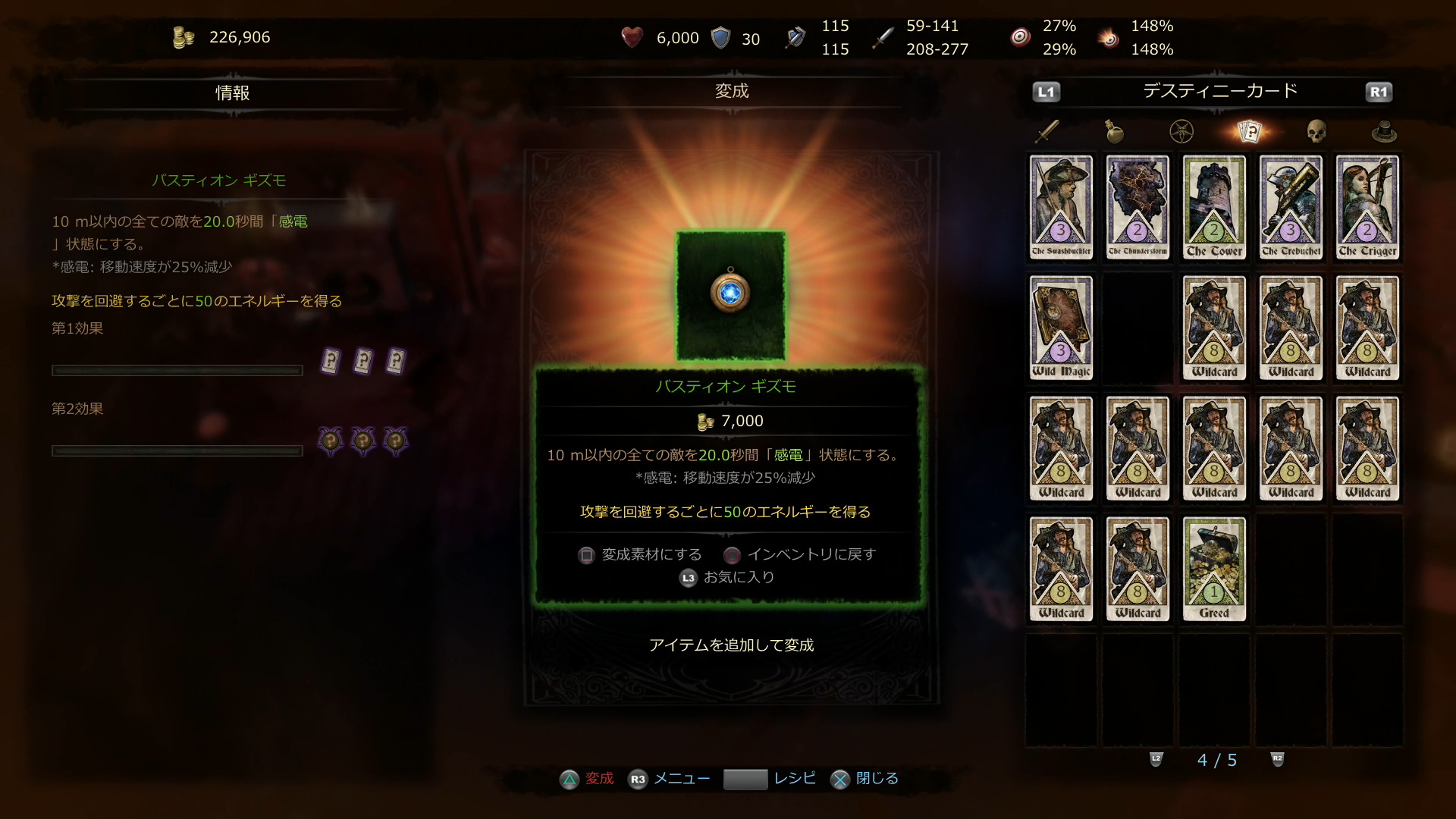Pick the Greed destiny card
The width and height of the screenshot is (1456, 819).
(1214, 569)
